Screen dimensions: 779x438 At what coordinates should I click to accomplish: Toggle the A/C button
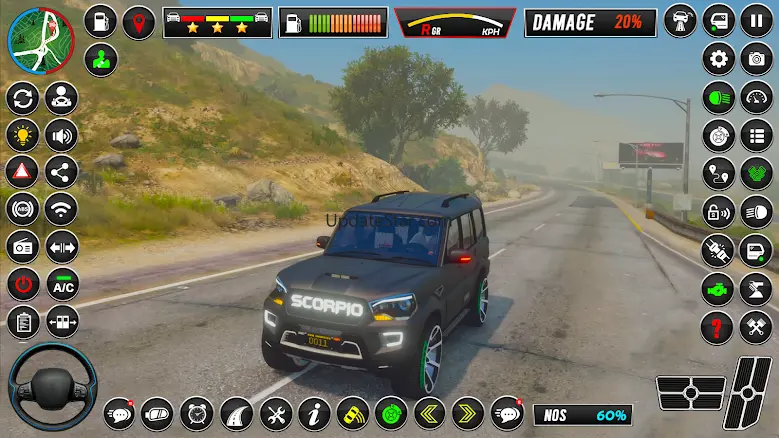click(x=62, y=284)
